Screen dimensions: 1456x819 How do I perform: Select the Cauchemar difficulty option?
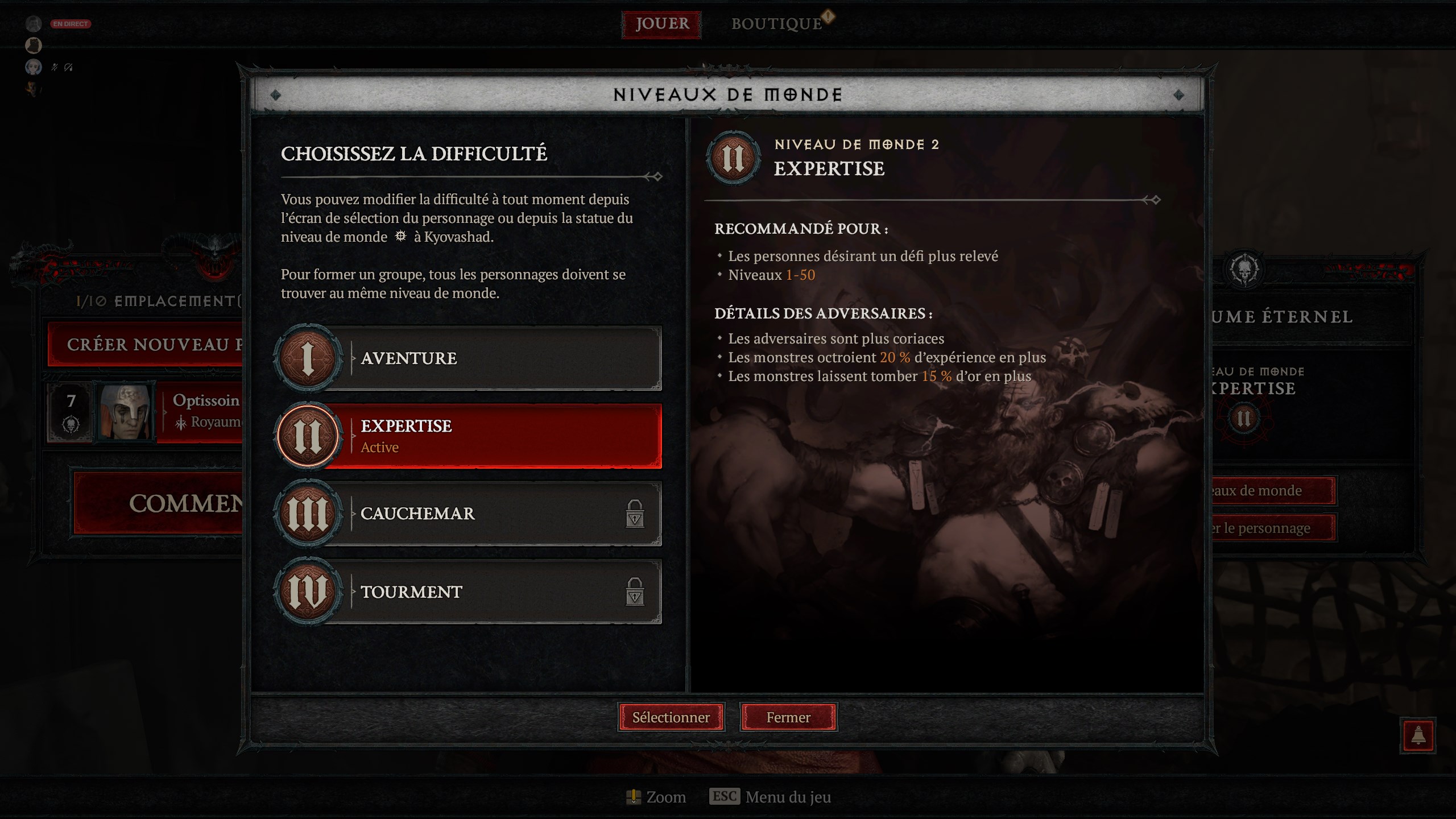(483, 515)
